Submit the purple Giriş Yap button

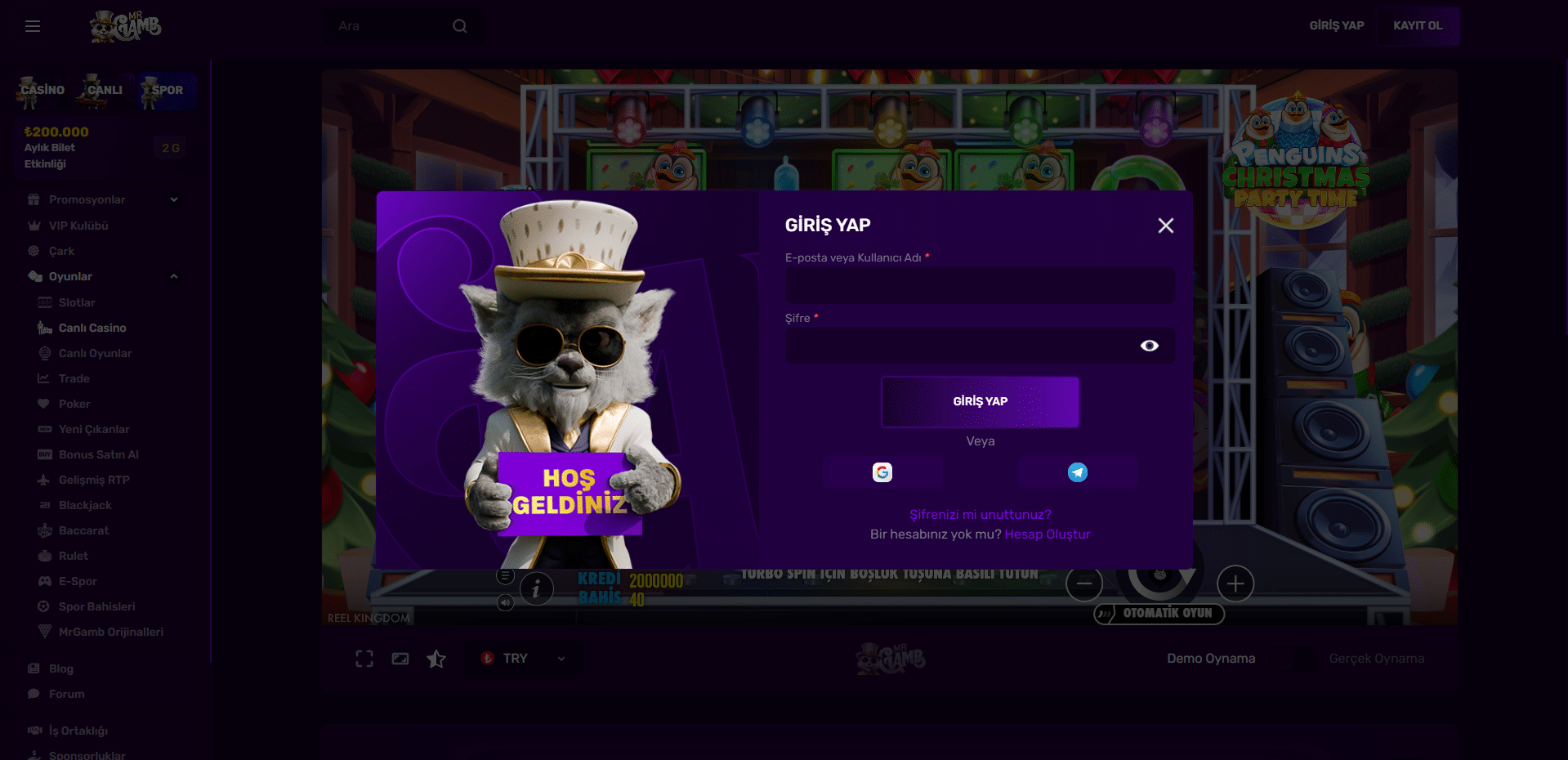tap(980, 401)
